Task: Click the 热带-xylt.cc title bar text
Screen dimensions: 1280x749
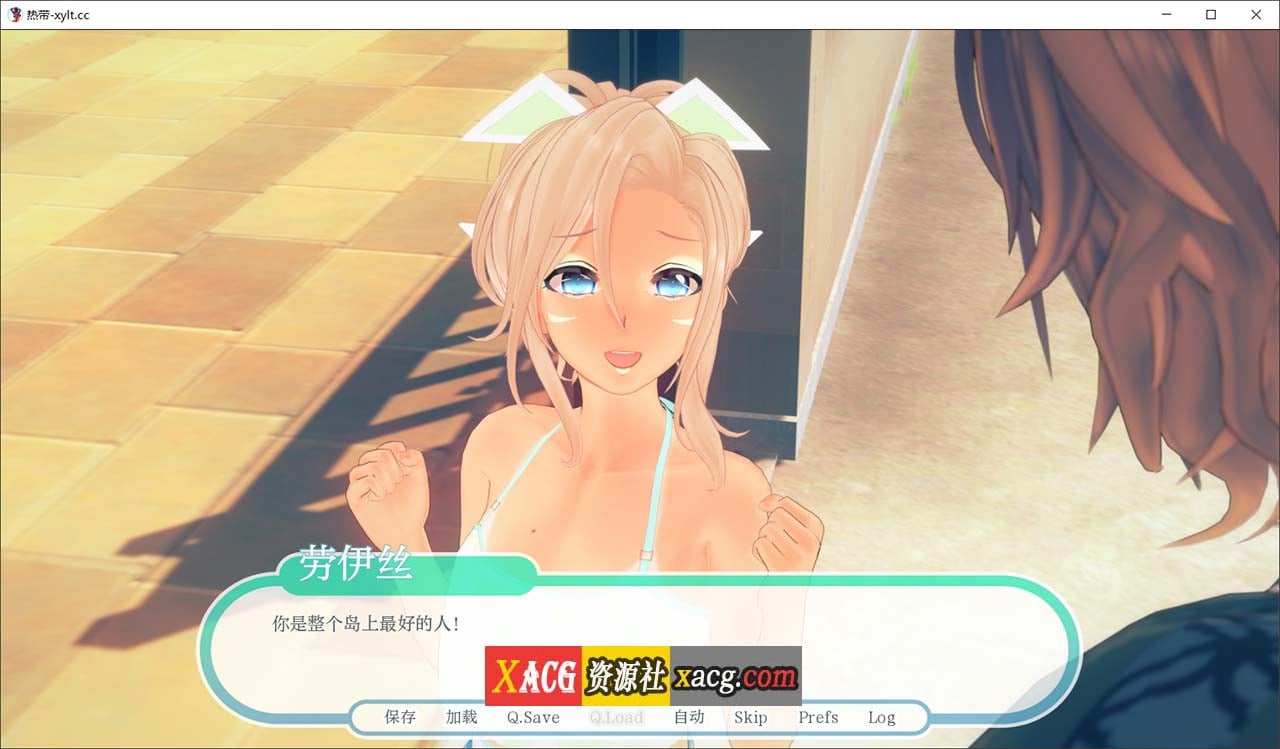Action: (57, 15)
